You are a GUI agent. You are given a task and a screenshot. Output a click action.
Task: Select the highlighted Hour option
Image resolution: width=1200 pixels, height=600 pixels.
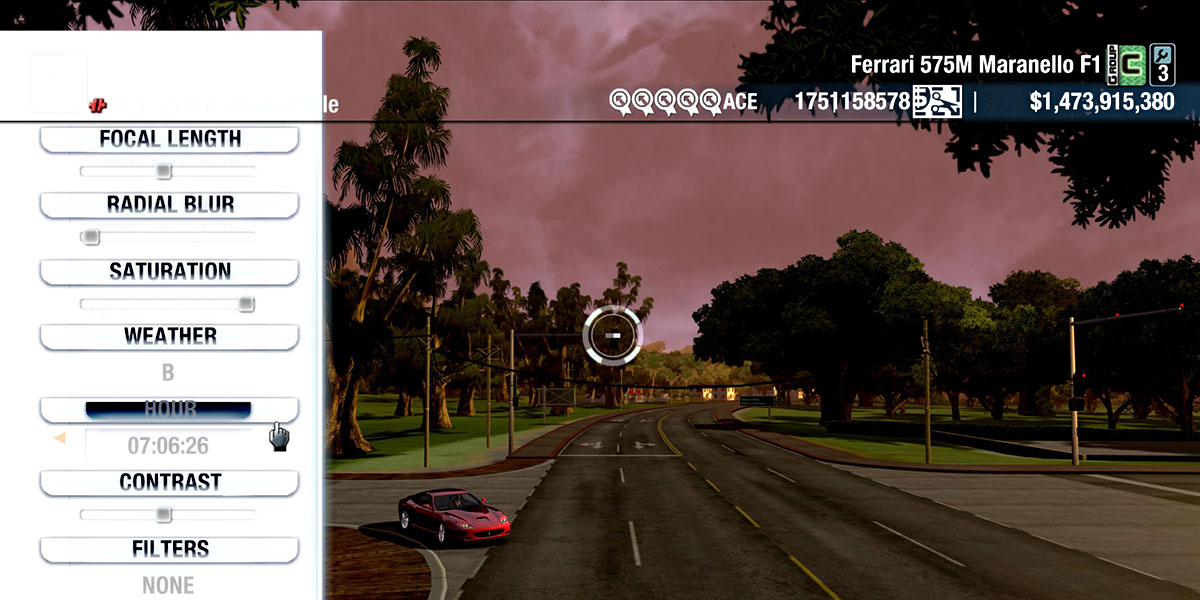[x=168, y=409]
